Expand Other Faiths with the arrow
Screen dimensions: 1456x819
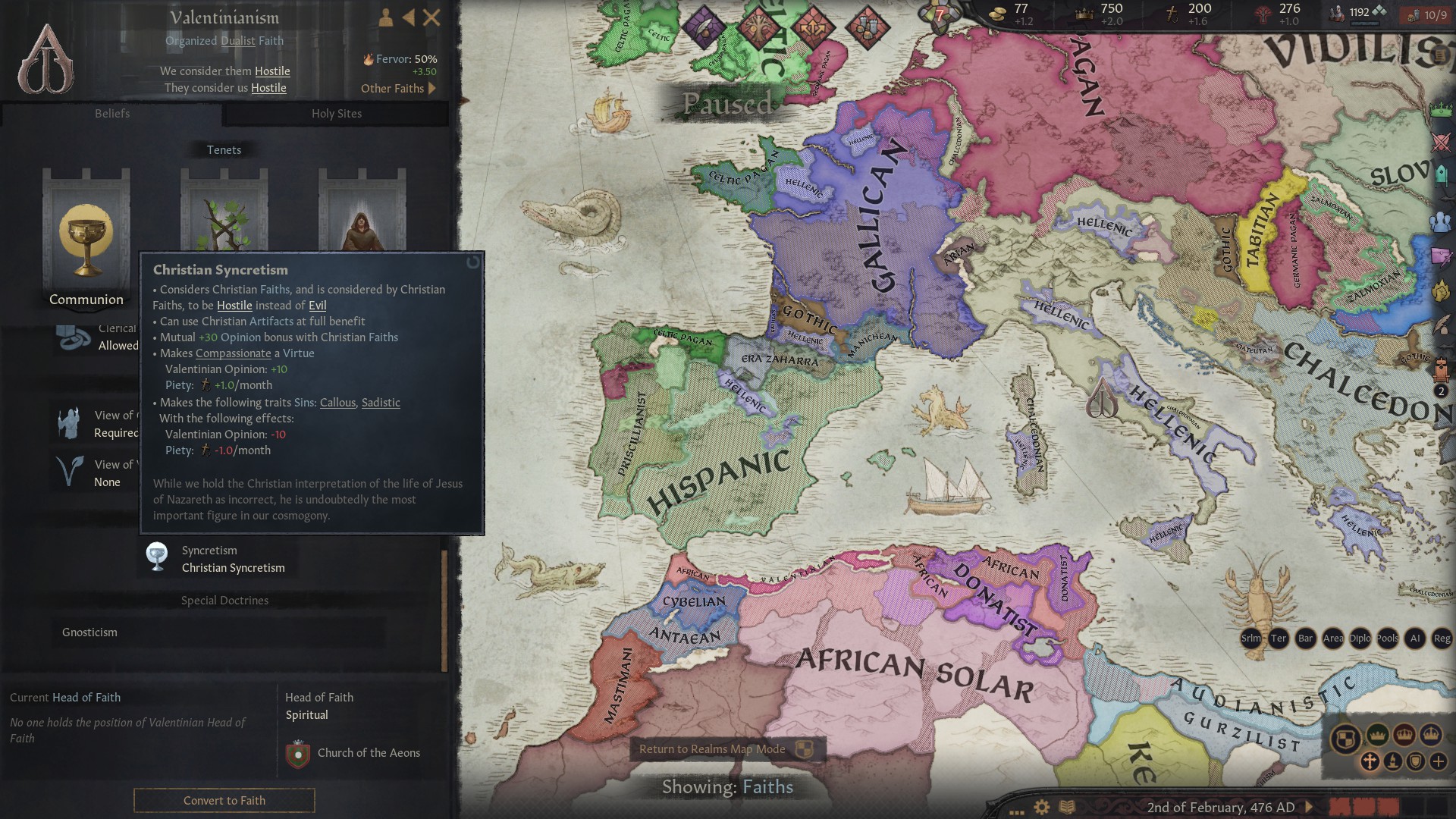(x=431, y=89)
